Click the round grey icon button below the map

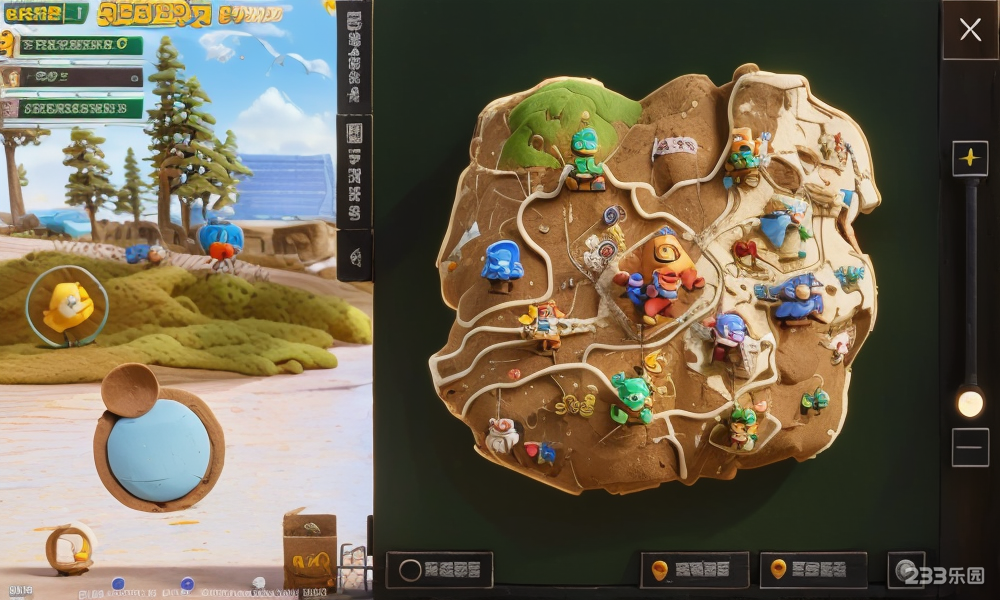click(906, 570)
